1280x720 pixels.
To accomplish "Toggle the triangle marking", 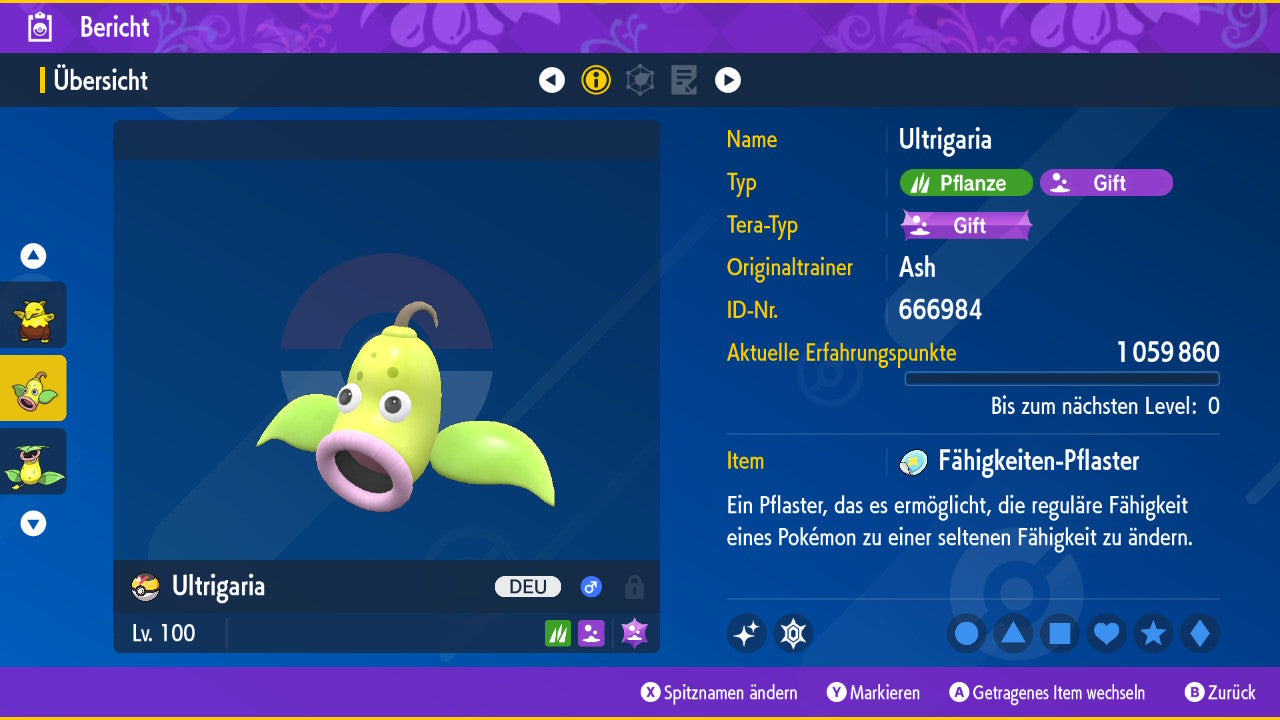I will (1013, 634).
